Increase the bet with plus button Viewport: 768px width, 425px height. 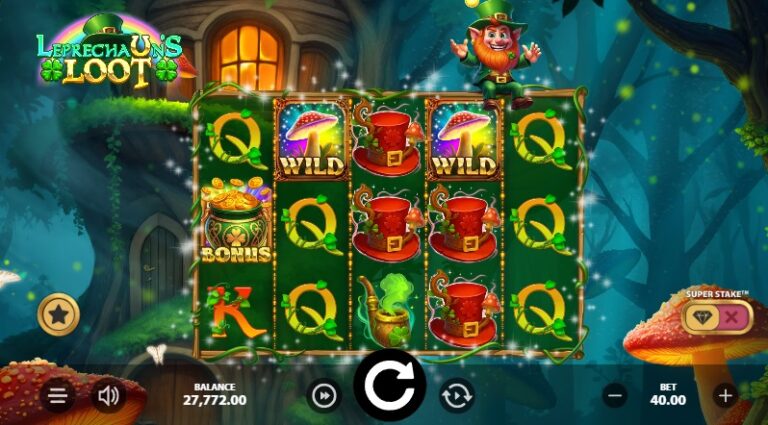[726, 396]
